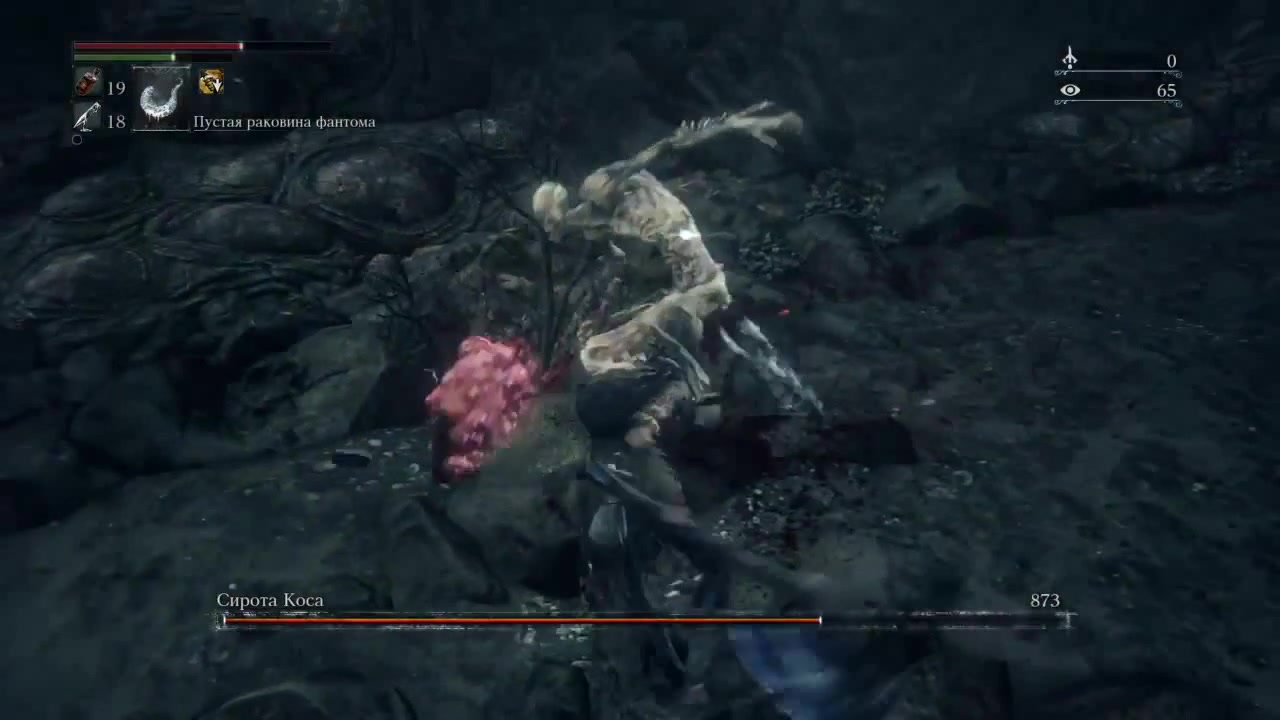
Task: Select the blood vial item icon
Action: (87, 83)
